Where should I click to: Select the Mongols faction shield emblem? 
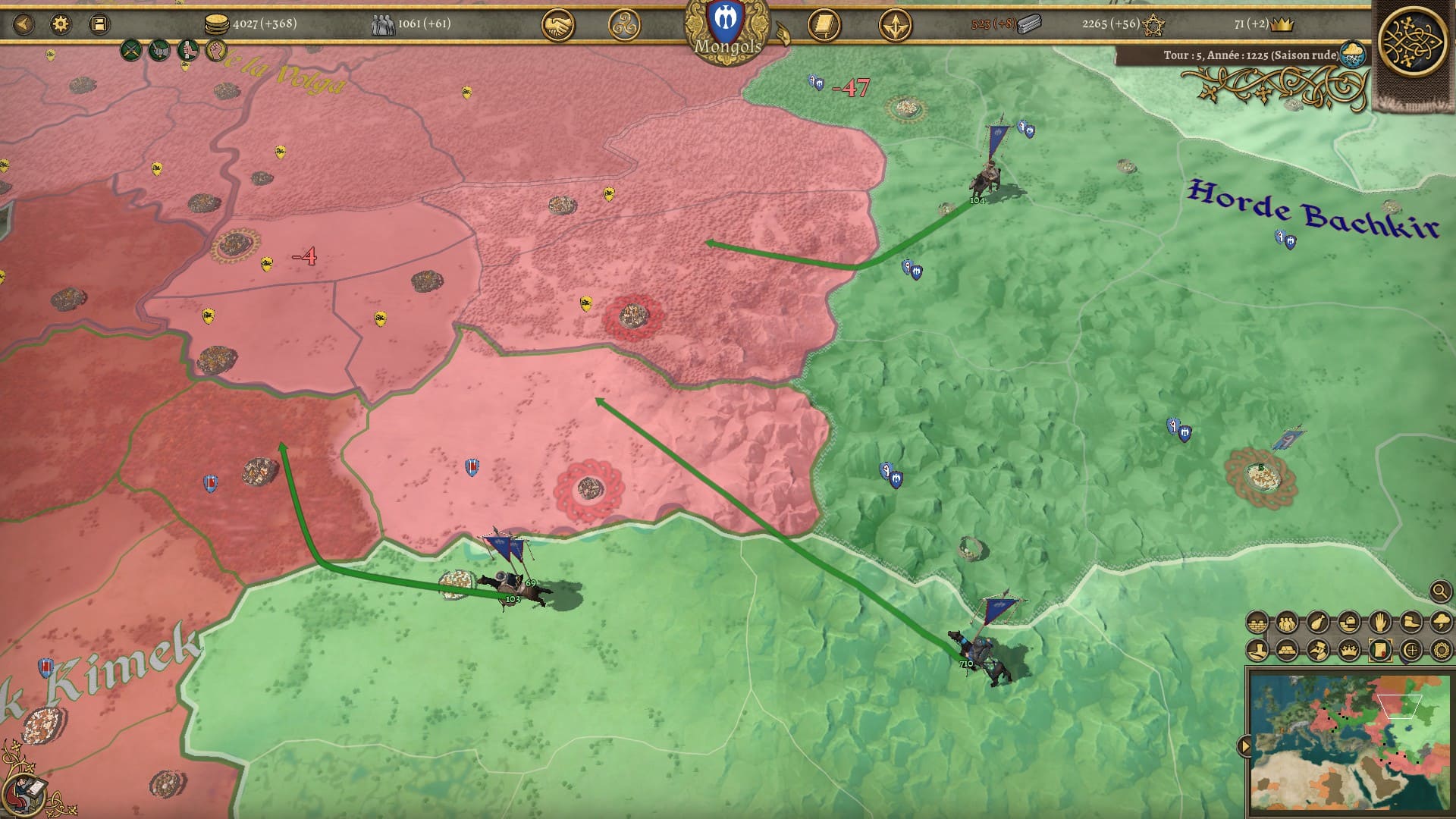726,24
